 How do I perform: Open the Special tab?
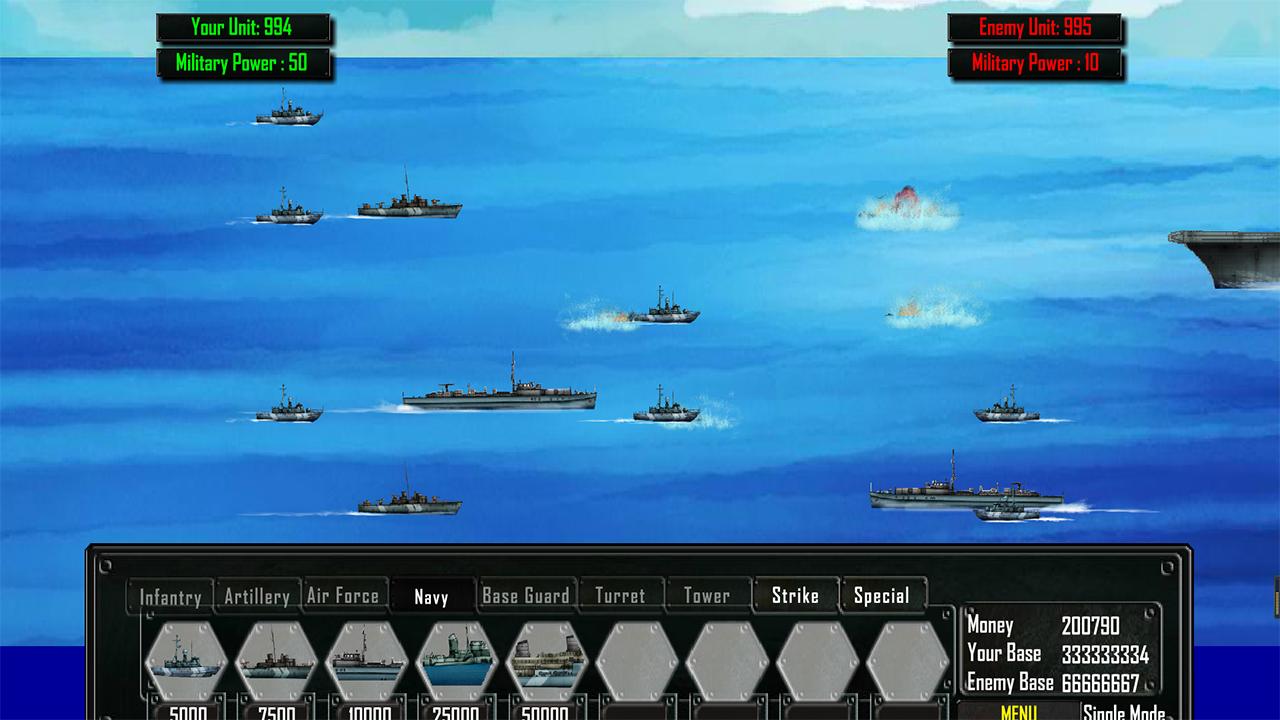(x=882, y=596)
